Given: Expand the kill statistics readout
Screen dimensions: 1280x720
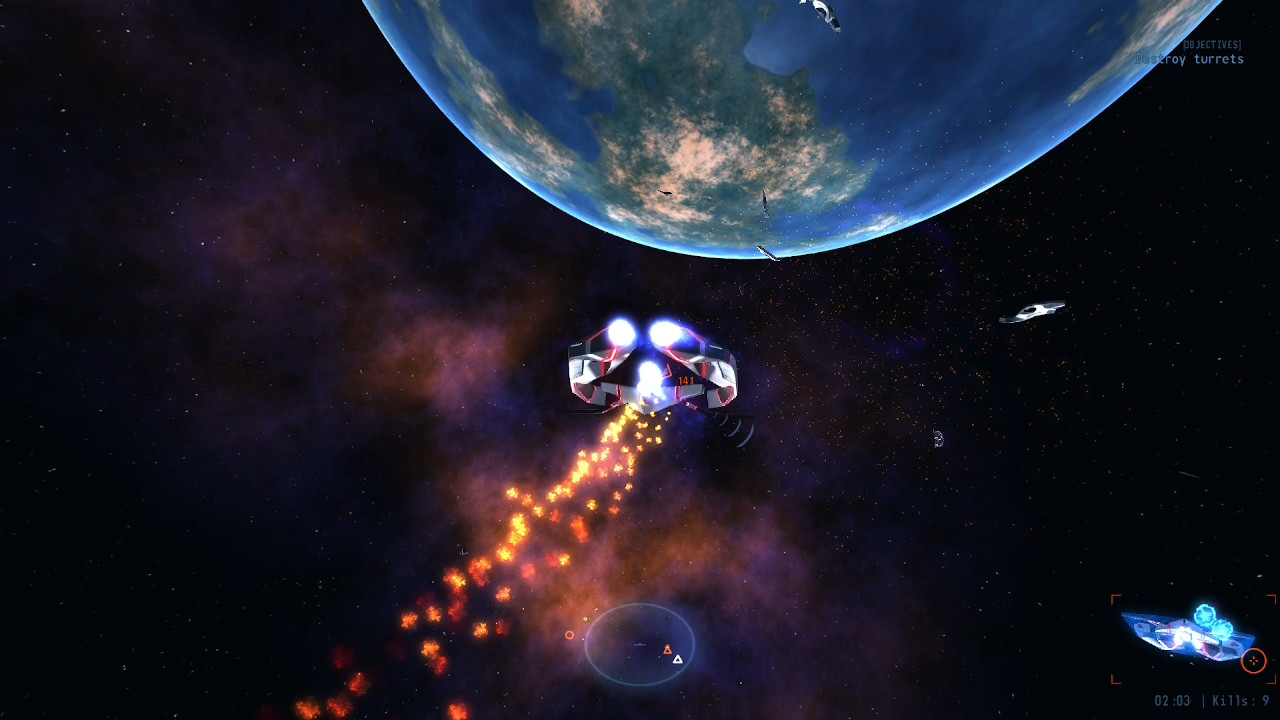Looking at the screenshot, I should 1240,700.
